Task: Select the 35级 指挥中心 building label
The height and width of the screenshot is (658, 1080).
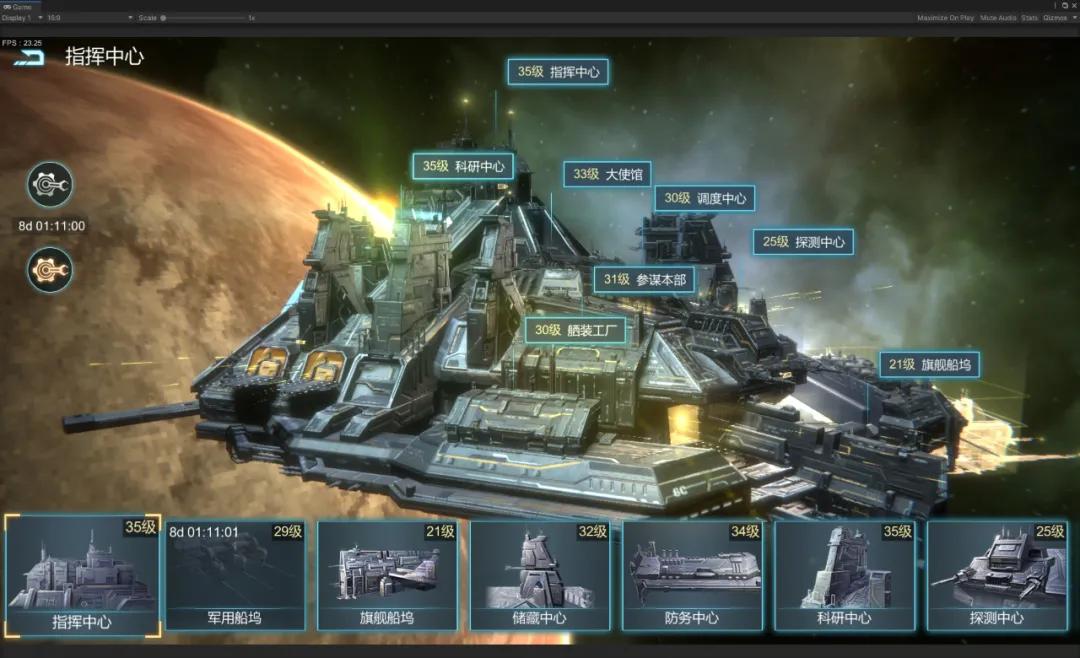Action: pos(558,72)
